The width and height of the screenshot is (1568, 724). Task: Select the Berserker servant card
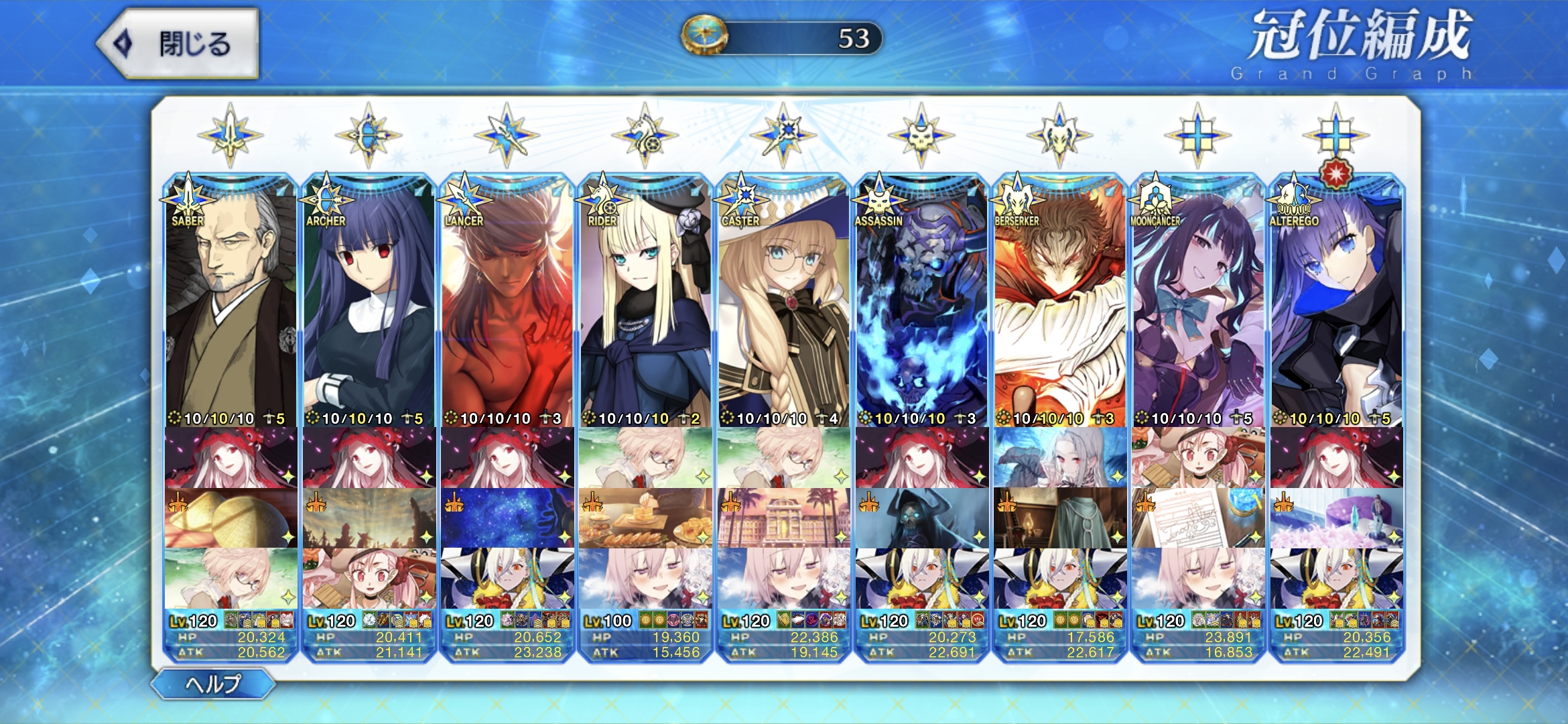[x=1059, y=302]
